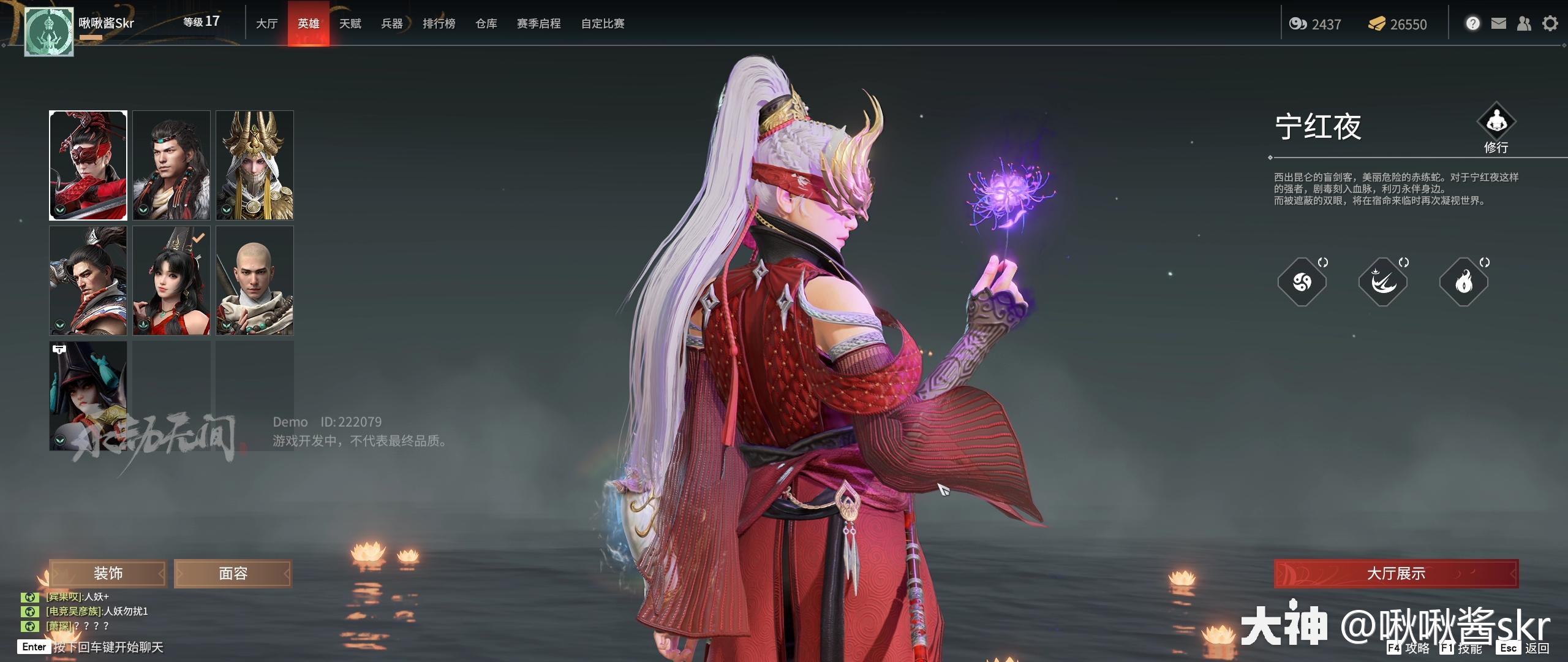This screenshot has height=662, width=1568.
Task: Click the question mark help icon
Action: tap(1472, 23)
